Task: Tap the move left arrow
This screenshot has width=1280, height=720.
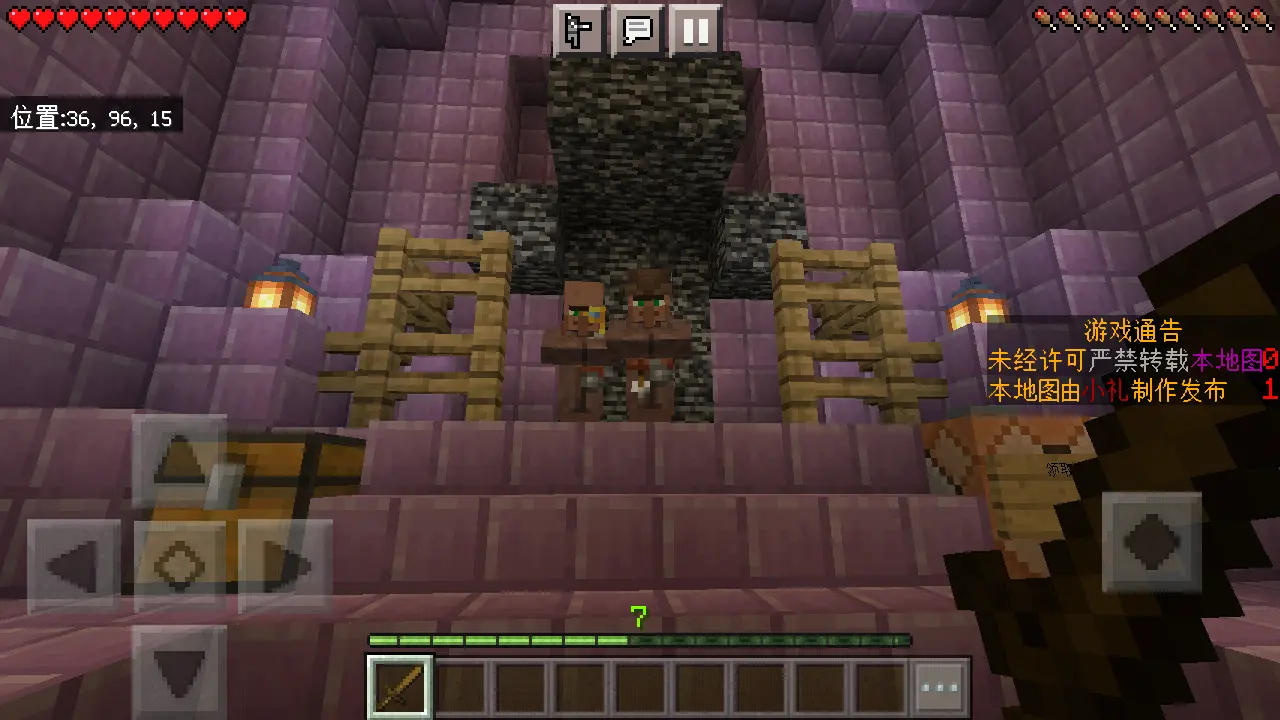Action: coord(74,567)
